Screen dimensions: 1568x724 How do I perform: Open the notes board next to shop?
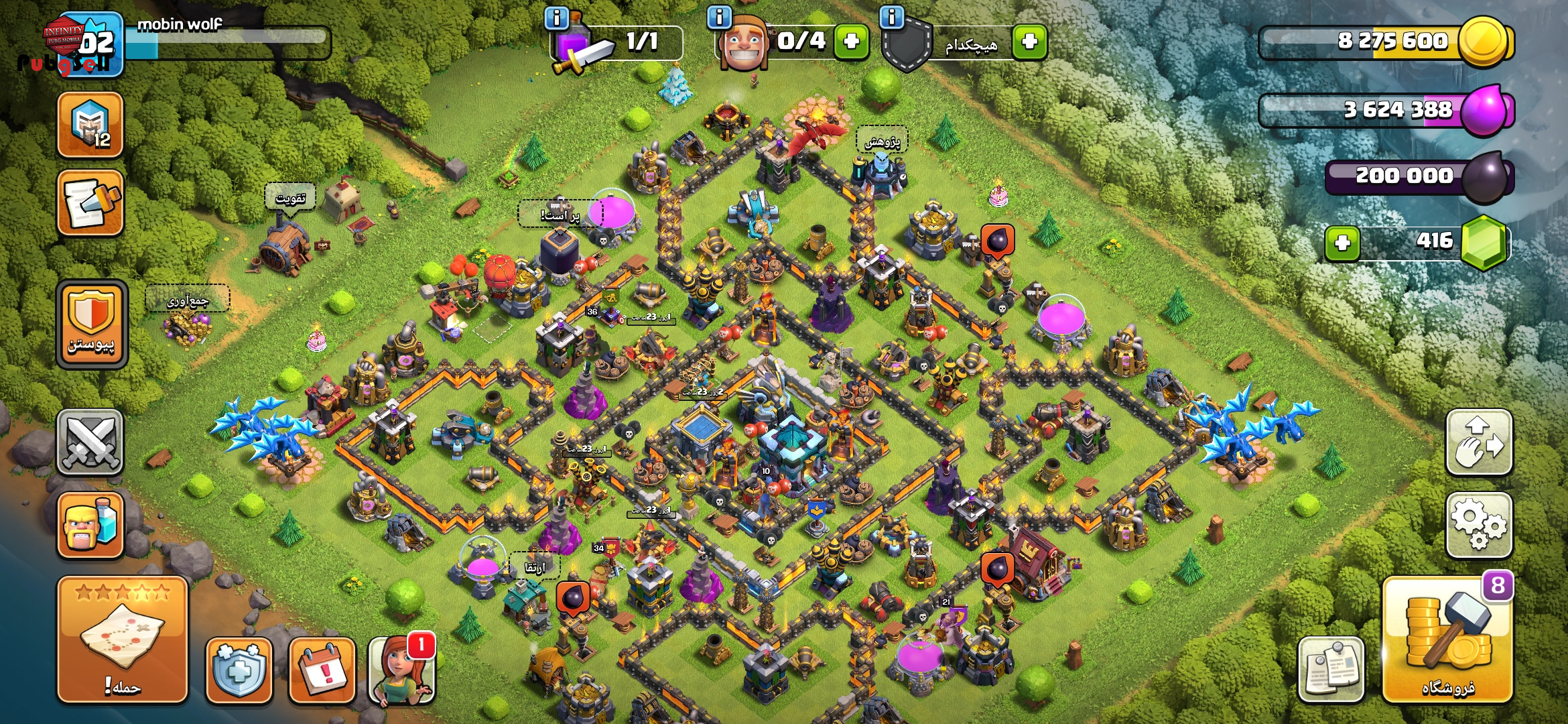[x=1331, y=670]
